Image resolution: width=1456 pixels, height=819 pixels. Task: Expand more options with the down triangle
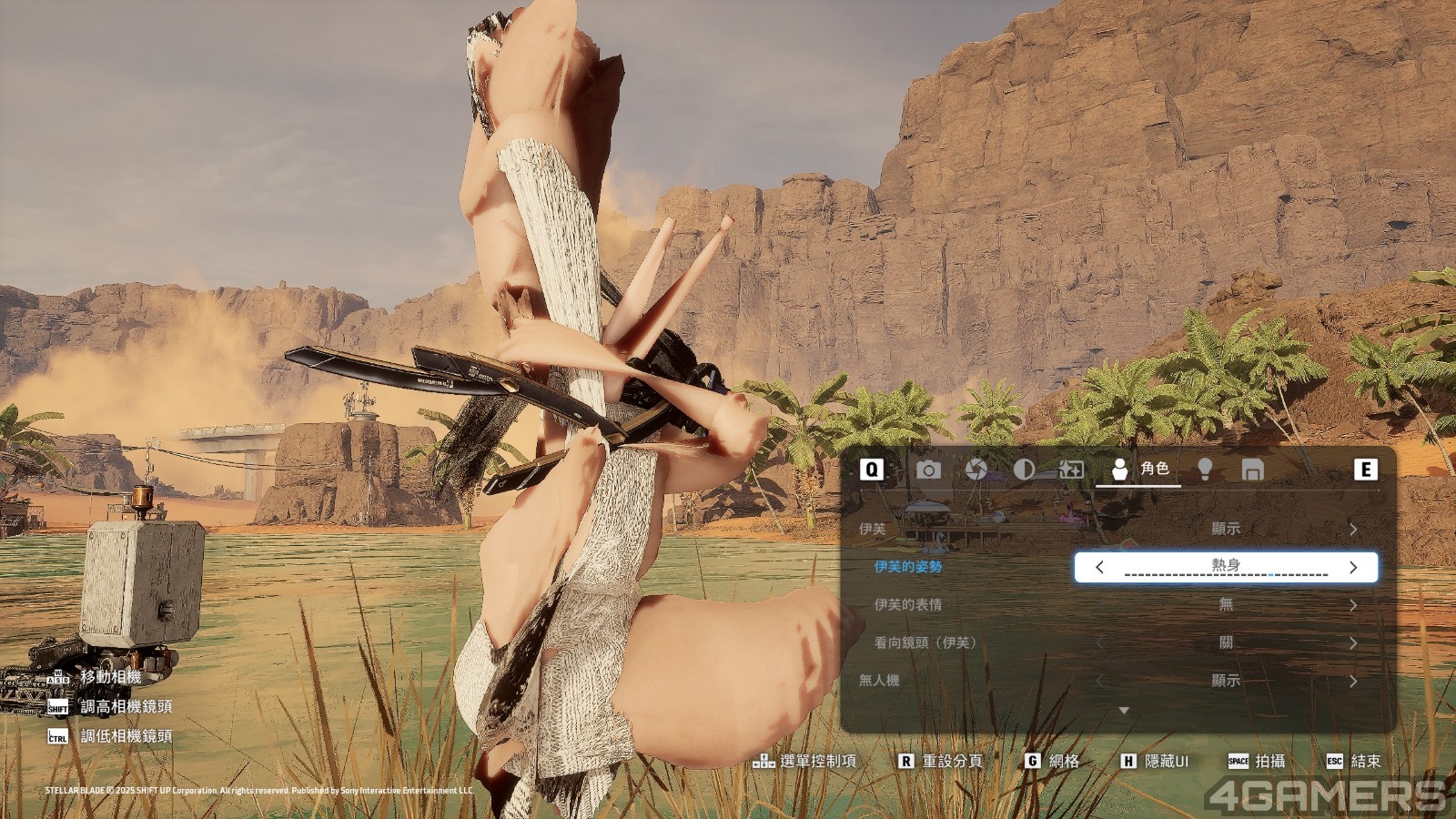click(1124, 710)
